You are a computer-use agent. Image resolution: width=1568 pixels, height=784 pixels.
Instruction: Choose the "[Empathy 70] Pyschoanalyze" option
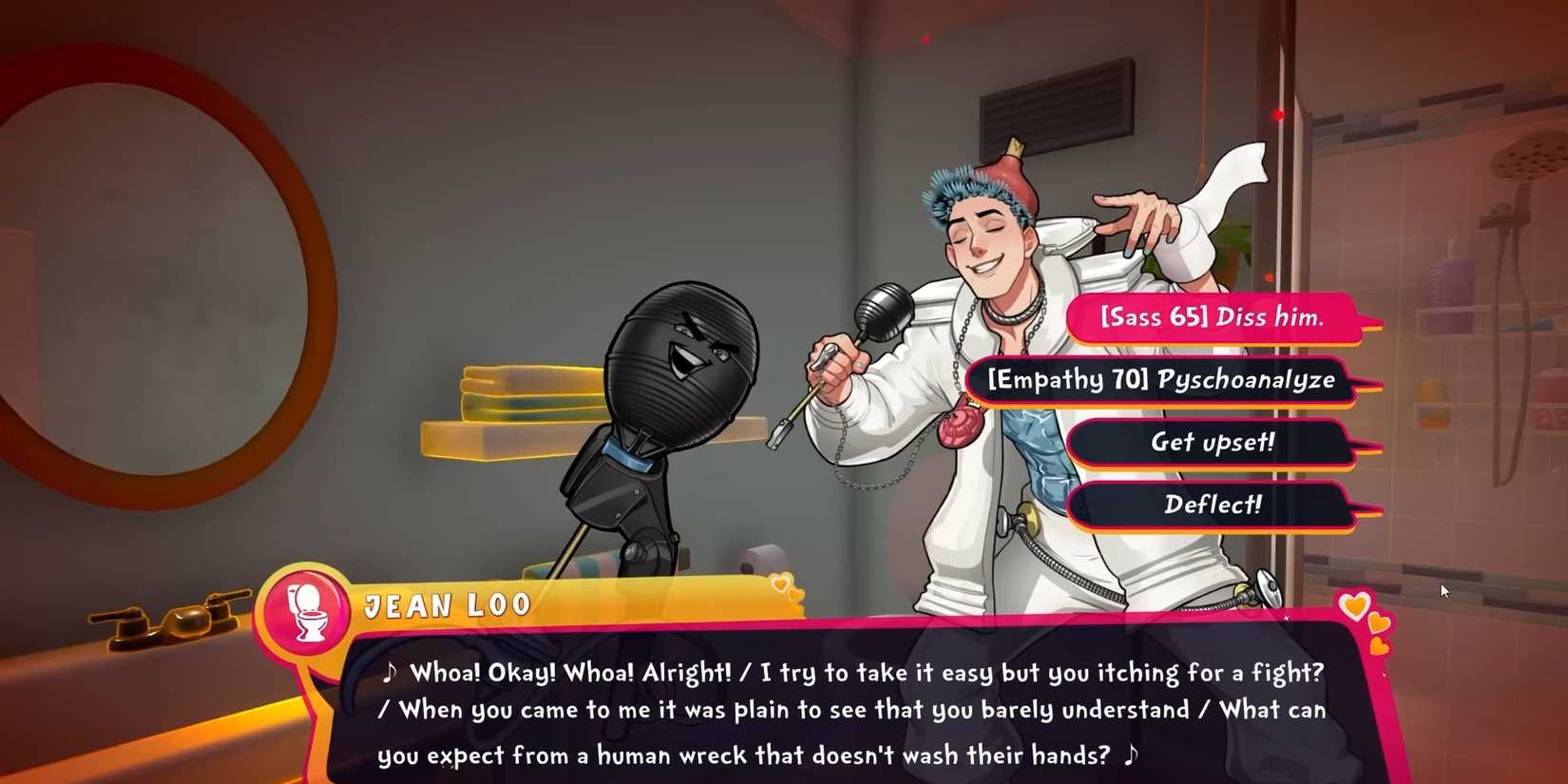[x=1161, y=380]
